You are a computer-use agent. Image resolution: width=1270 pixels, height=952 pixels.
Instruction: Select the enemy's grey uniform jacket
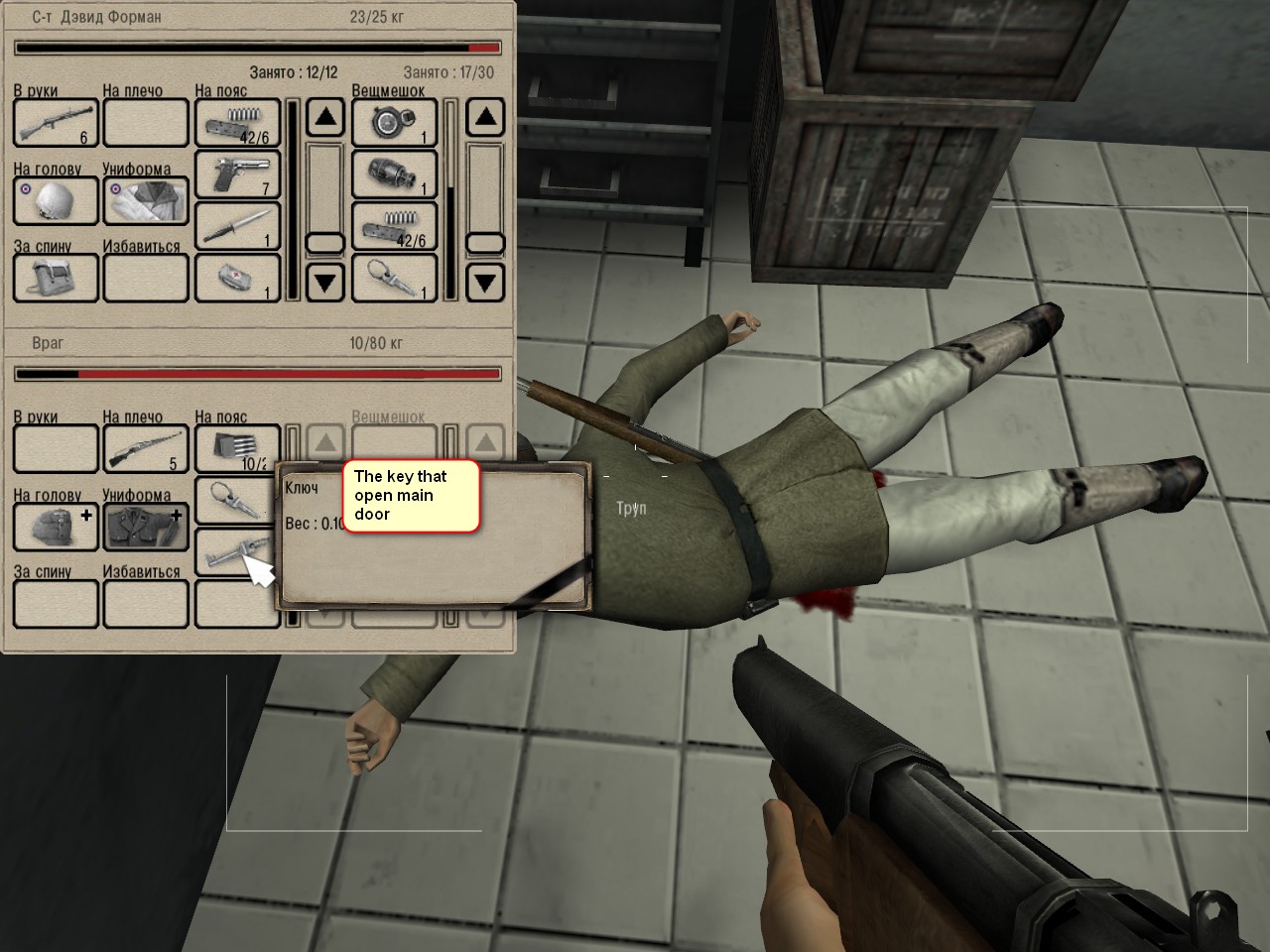click(146, 527)
